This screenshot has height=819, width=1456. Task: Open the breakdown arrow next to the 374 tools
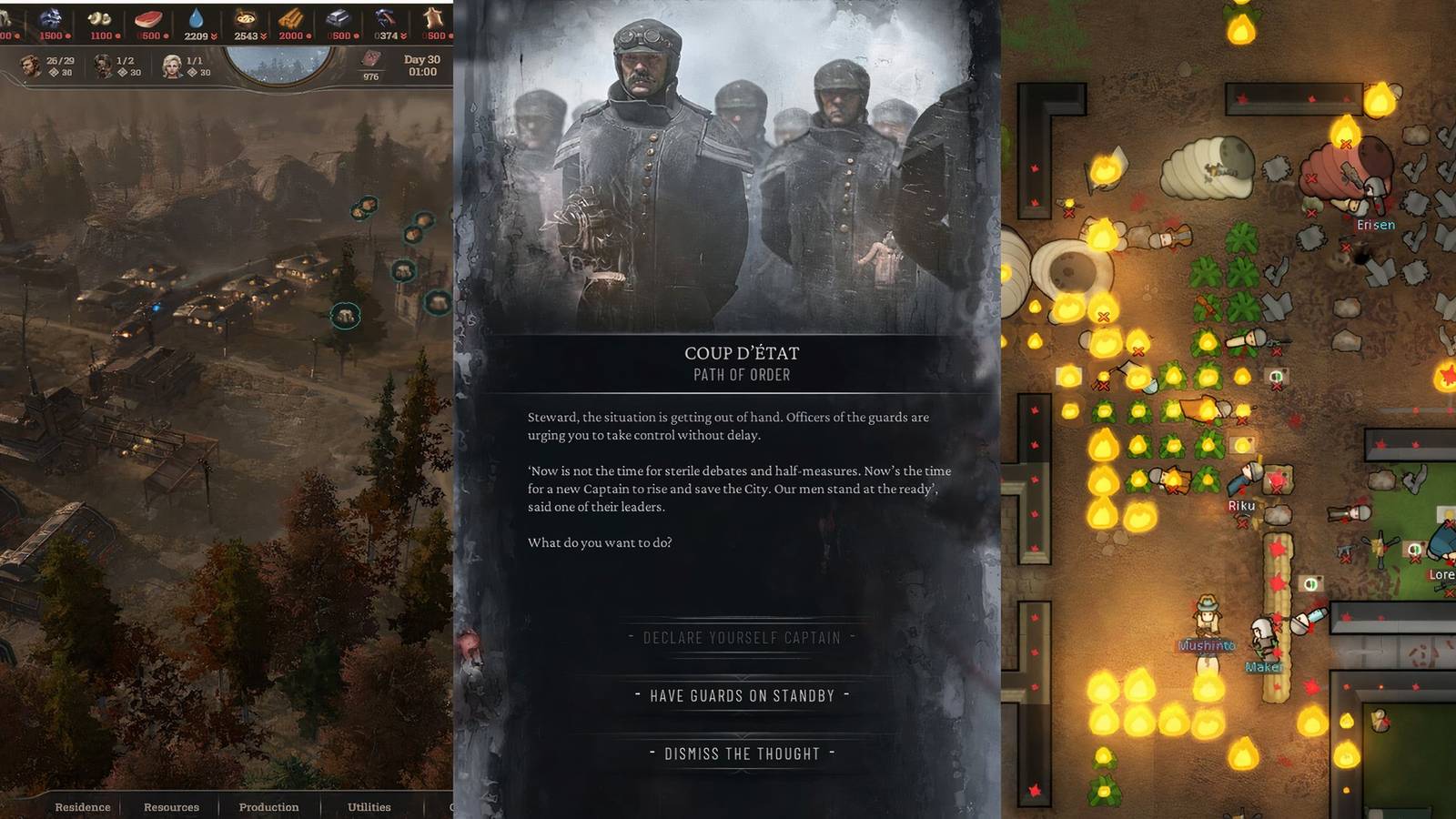click(x=402, y=36)
